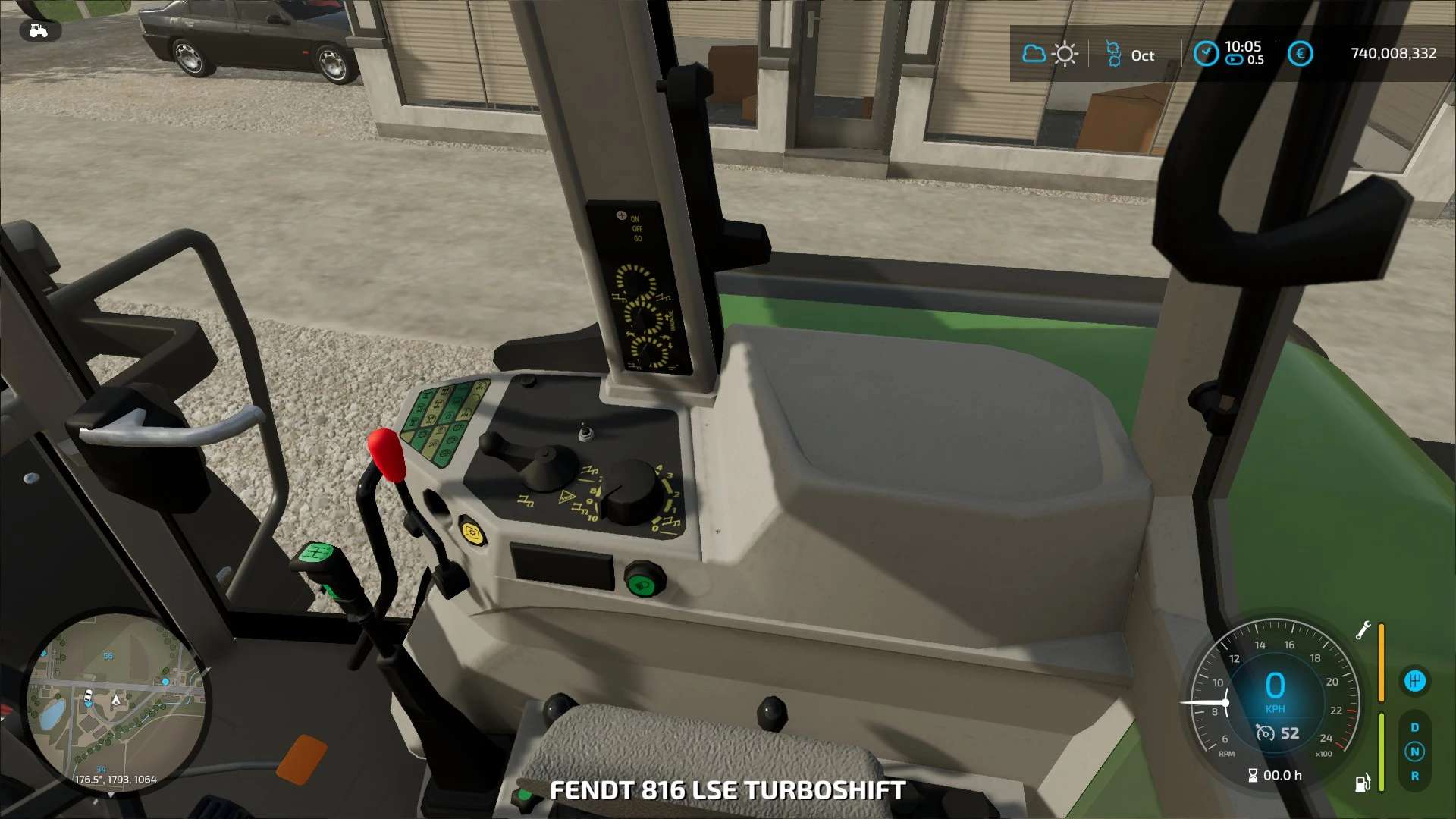
Task: Click the cruise control speed icon
Action: pos(1265,733)
